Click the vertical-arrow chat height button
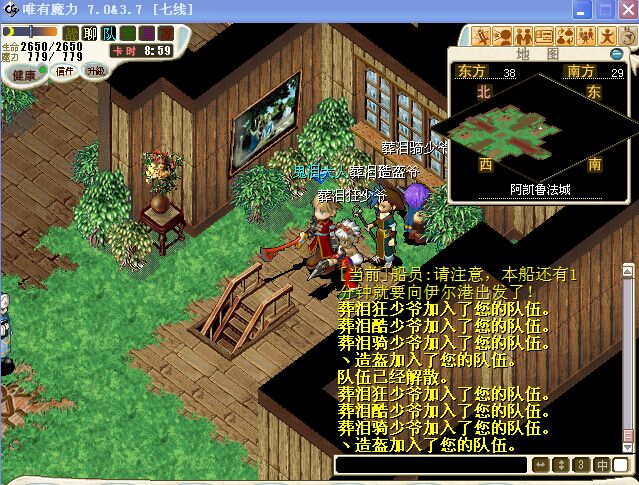The height and width of the screenshot is (485, 639). [x=561, y=465]
